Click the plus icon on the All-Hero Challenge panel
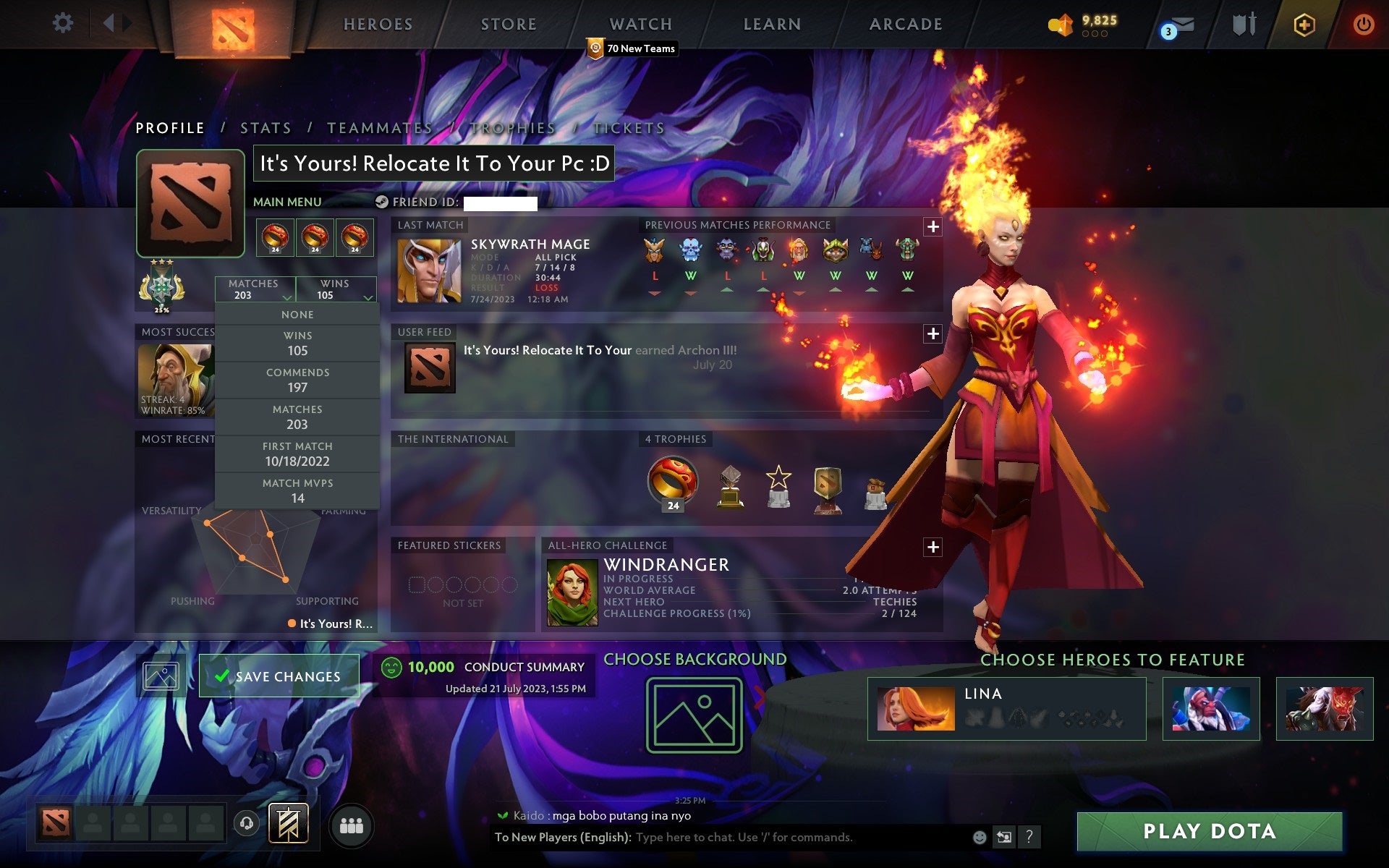 933,548
